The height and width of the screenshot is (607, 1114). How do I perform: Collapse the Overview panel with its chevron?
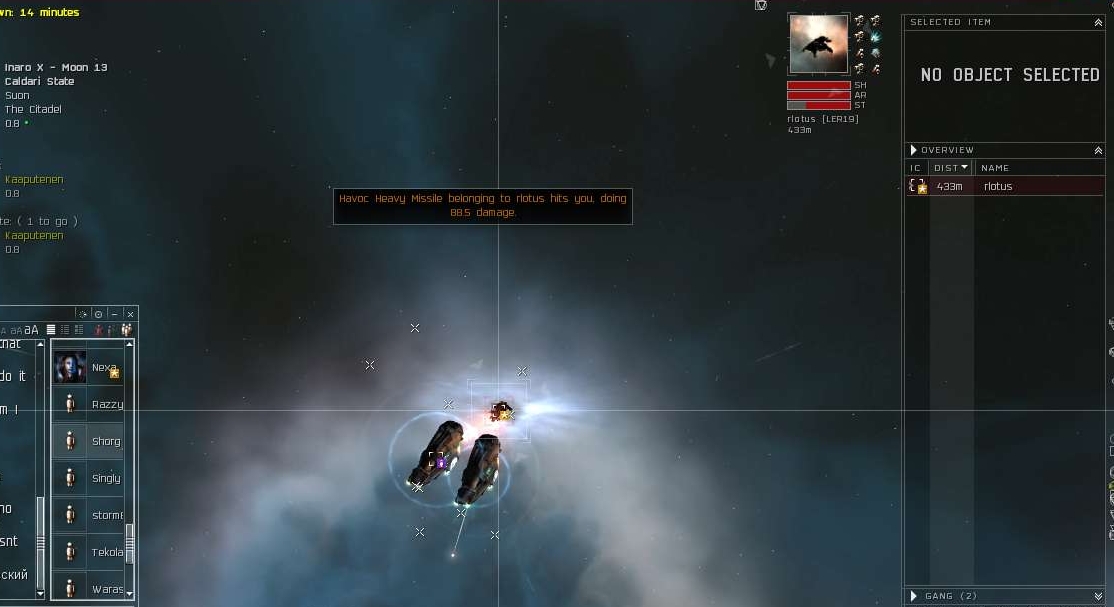[1098, 150]
